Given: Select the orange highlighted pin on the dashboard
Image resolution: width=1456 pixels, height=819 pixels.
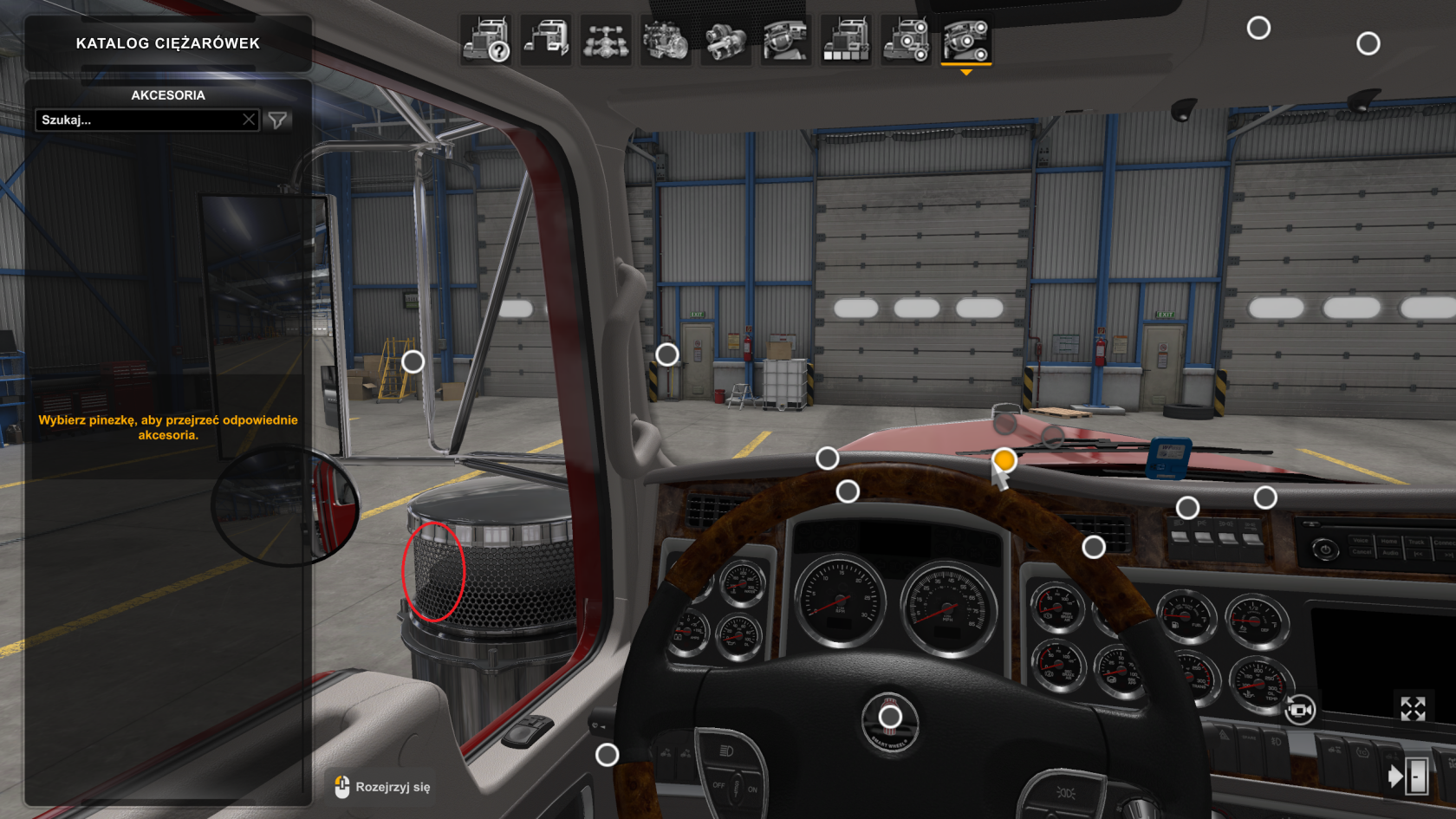Looking at the screenshot, I should (1004, 459).
